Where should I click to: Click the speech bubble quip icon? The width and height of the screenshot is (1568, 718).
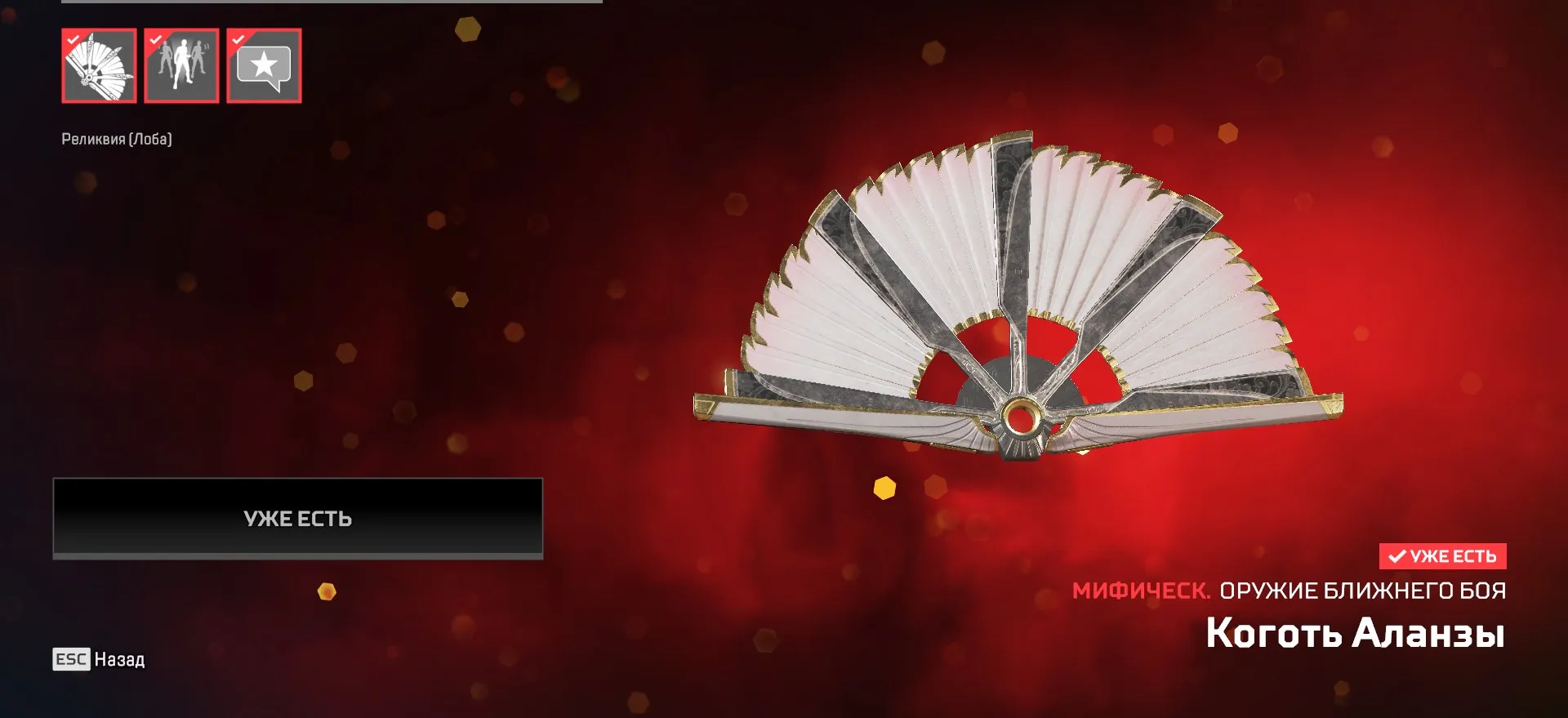264,66
